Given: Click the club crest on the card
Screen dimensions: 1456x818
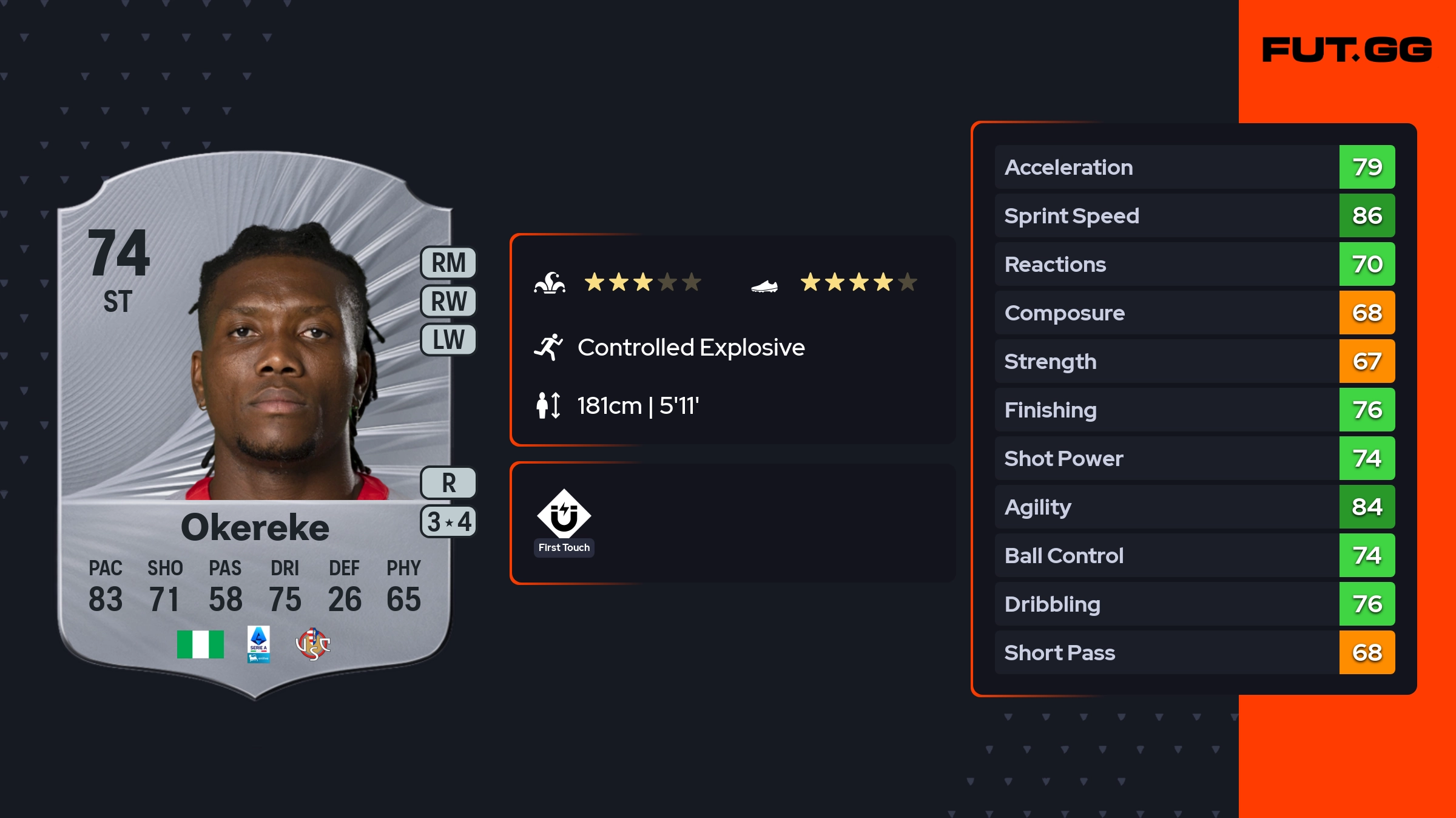Looking at the screenshot, I should [x=312, y=644].
